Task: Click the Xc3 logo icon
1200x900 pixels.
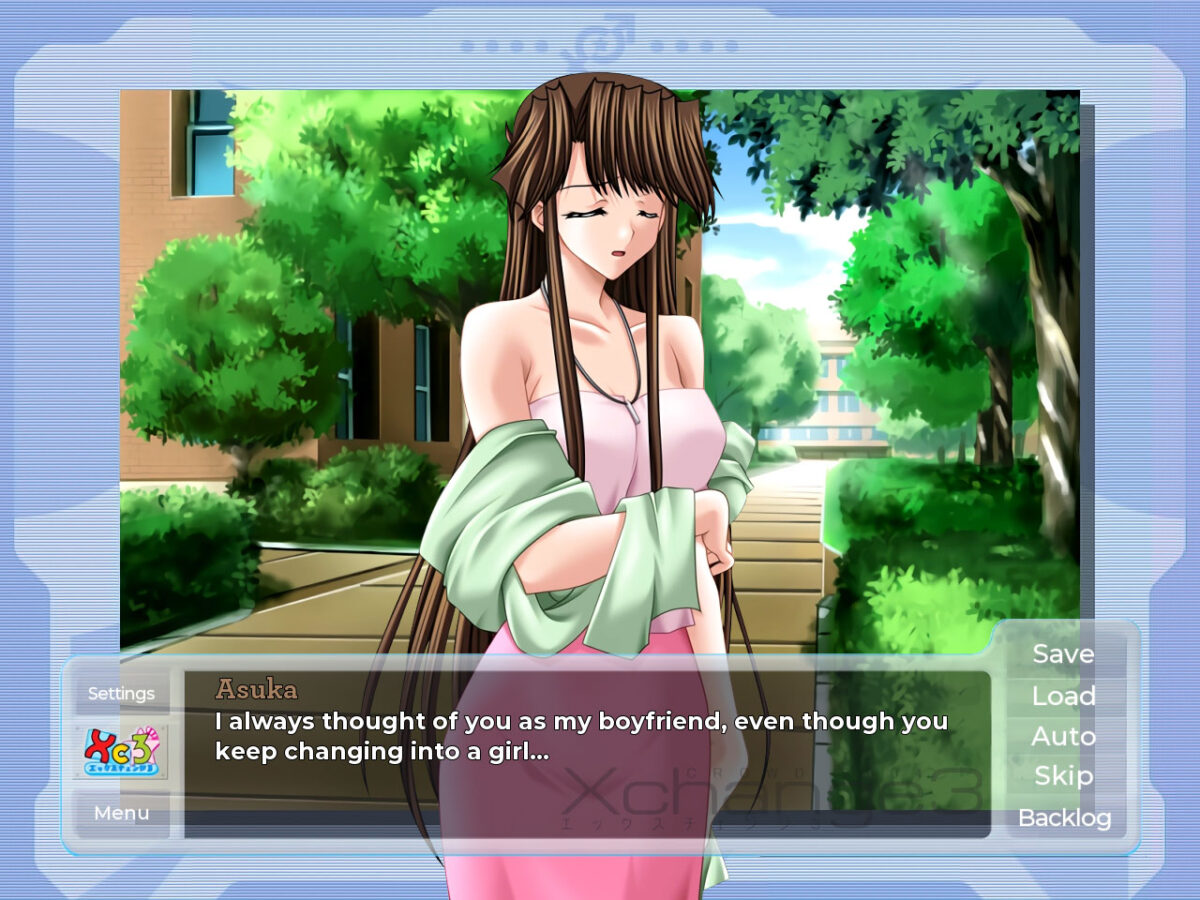Action: click(x=121, y=752)
